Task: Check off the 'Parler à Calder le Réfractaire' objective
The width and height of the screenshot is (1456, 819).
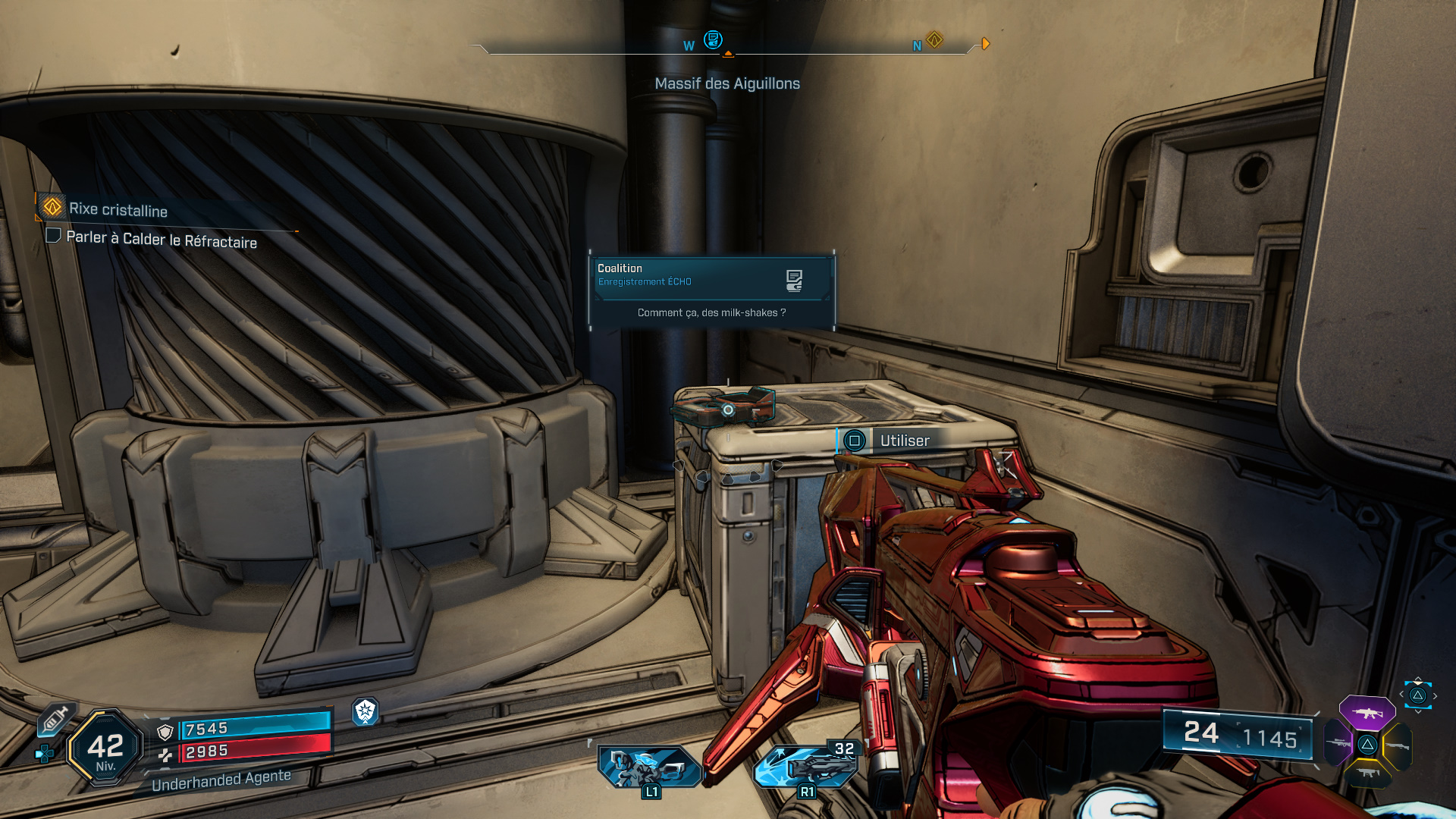Action: coord(54,237)
